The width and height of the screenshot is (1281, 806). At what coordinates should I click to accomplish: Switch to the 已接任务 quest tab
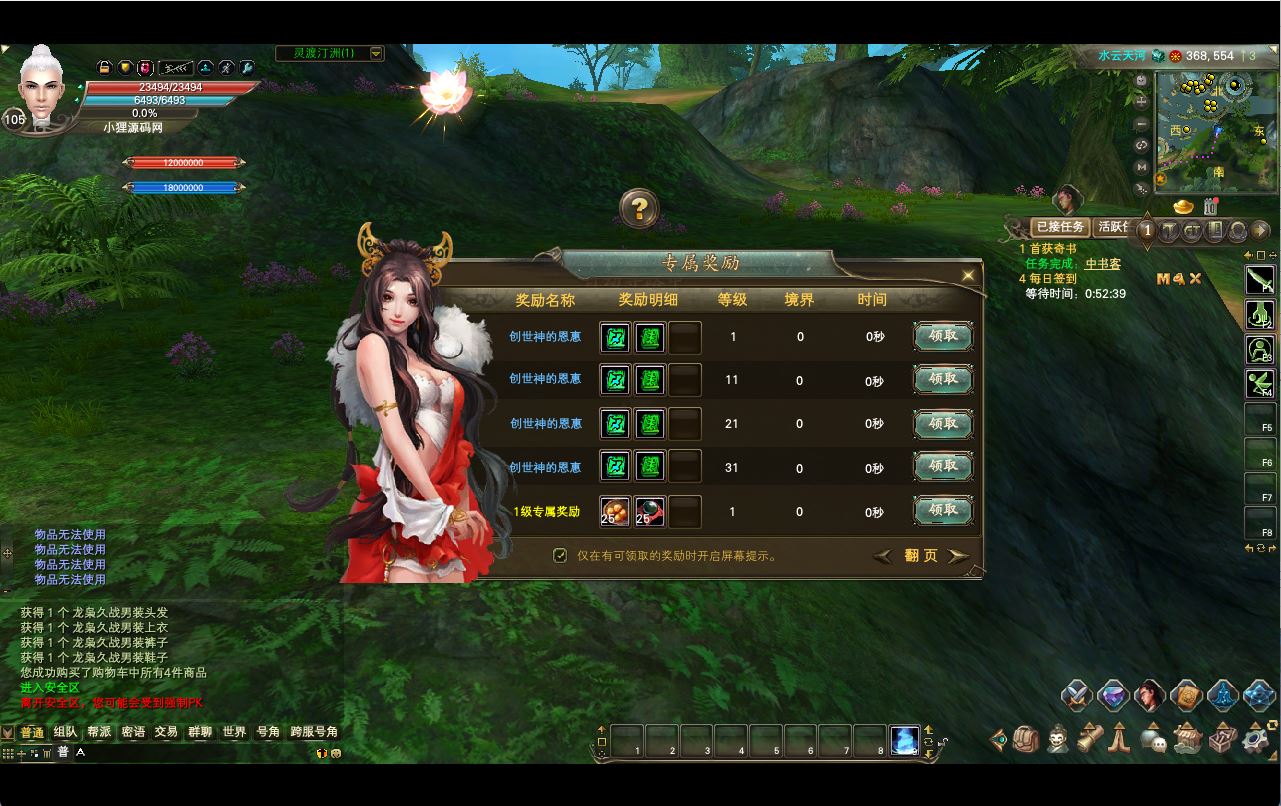pos(1060,227)
